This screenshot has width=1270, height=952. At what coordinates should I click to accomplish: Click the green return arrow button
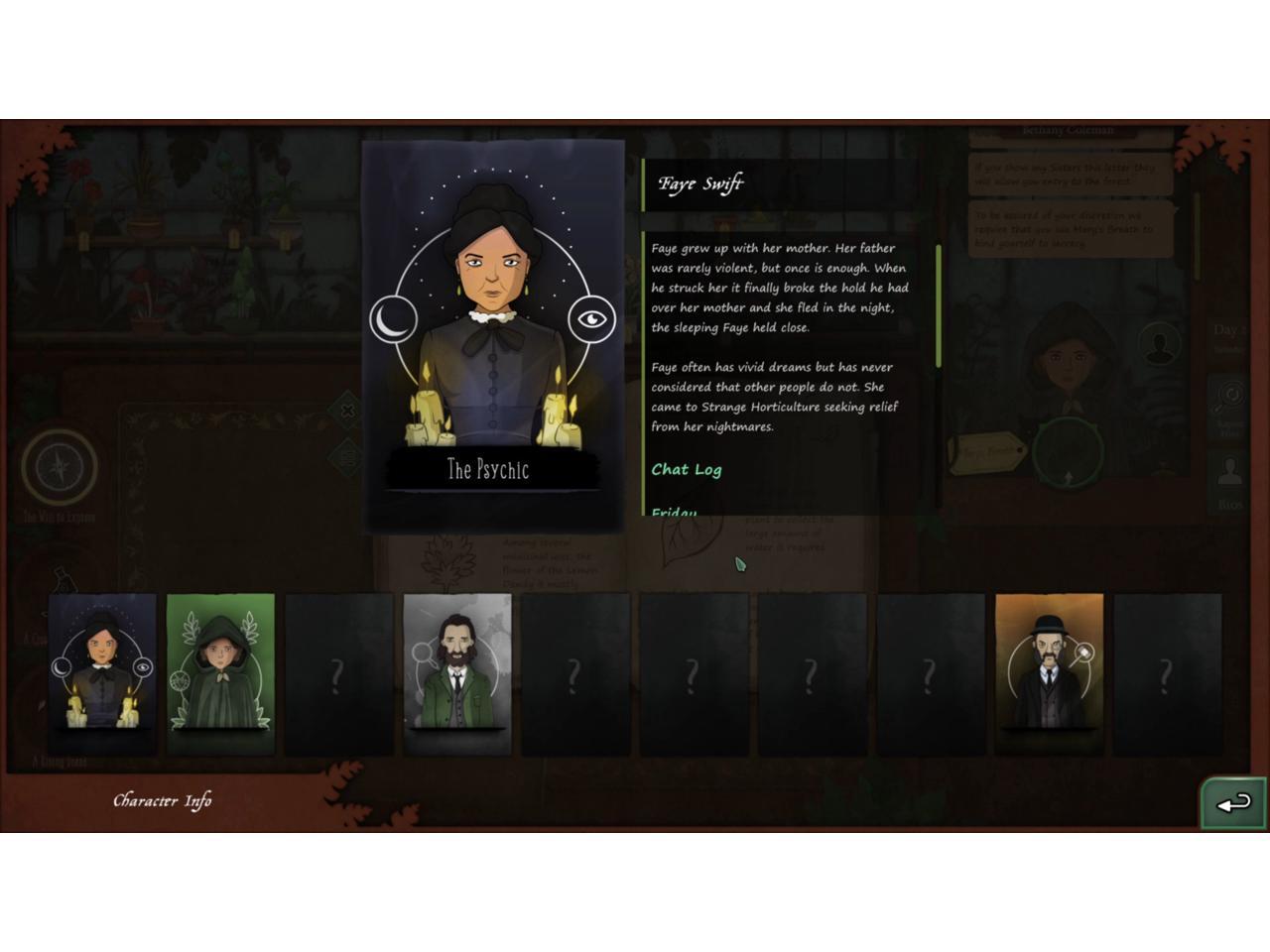coord(1233,803)
